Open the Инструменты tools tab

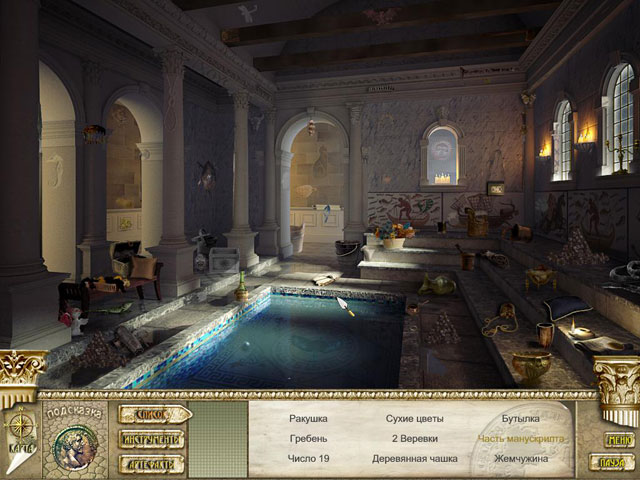pyautogui.click(x=152, y=438)
